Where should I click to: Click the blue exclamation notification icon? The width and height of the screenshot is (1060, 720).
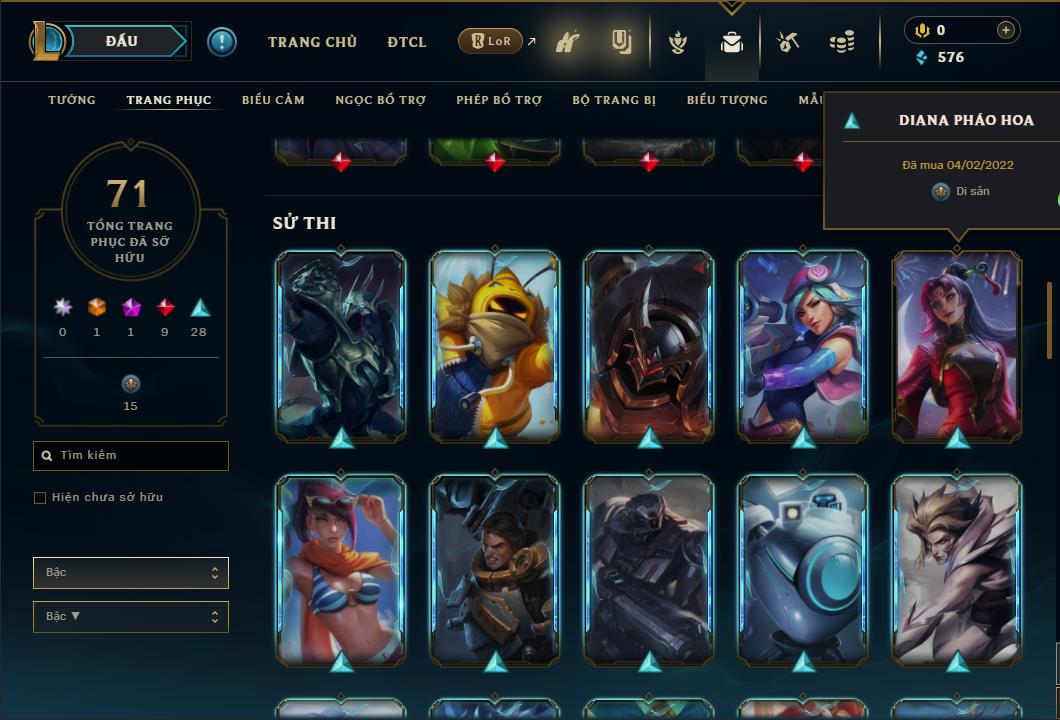(221, 41)
